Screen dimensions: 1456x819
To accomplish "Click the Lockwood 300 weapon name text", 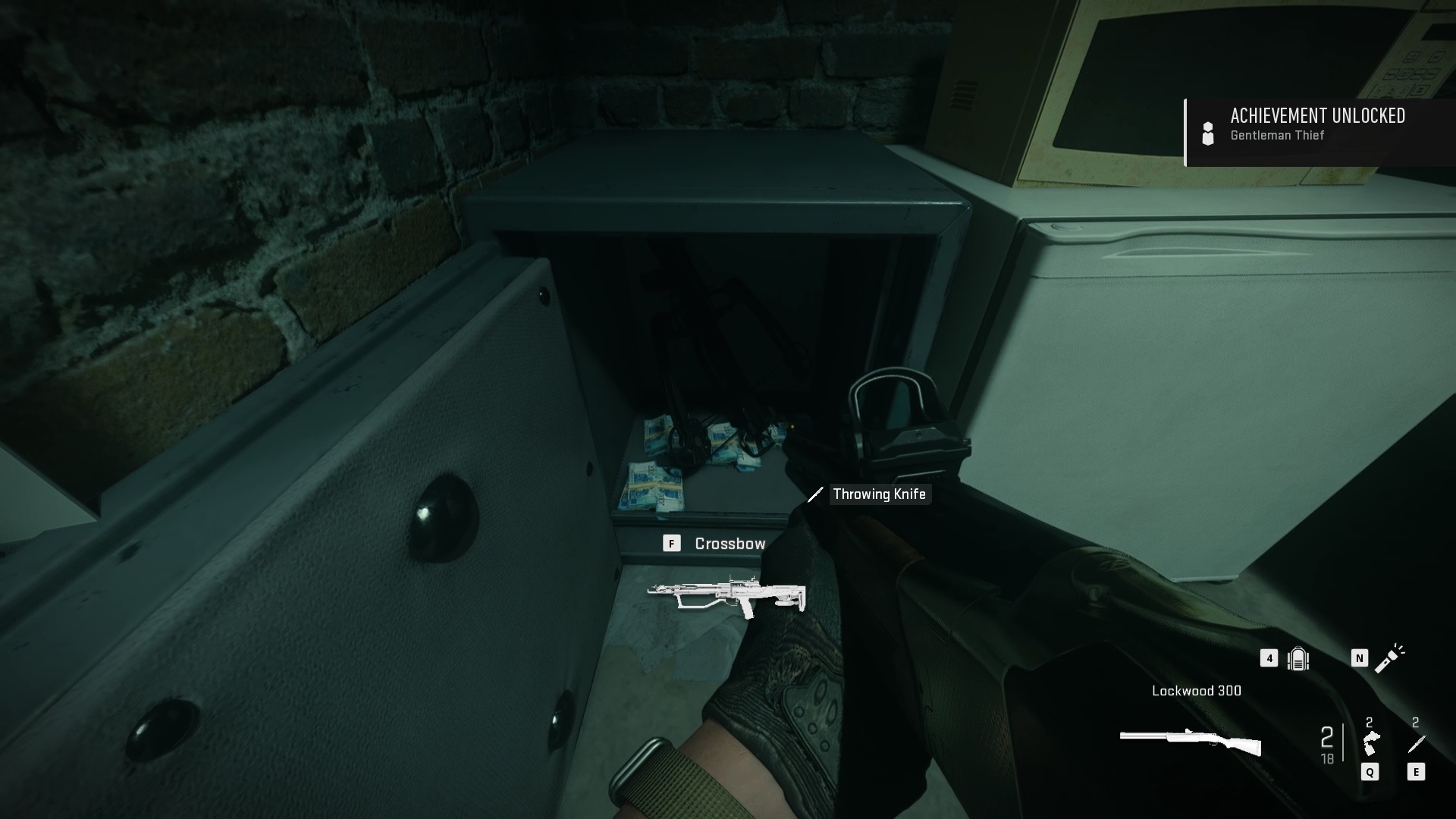I will (x=1197, y=691).
